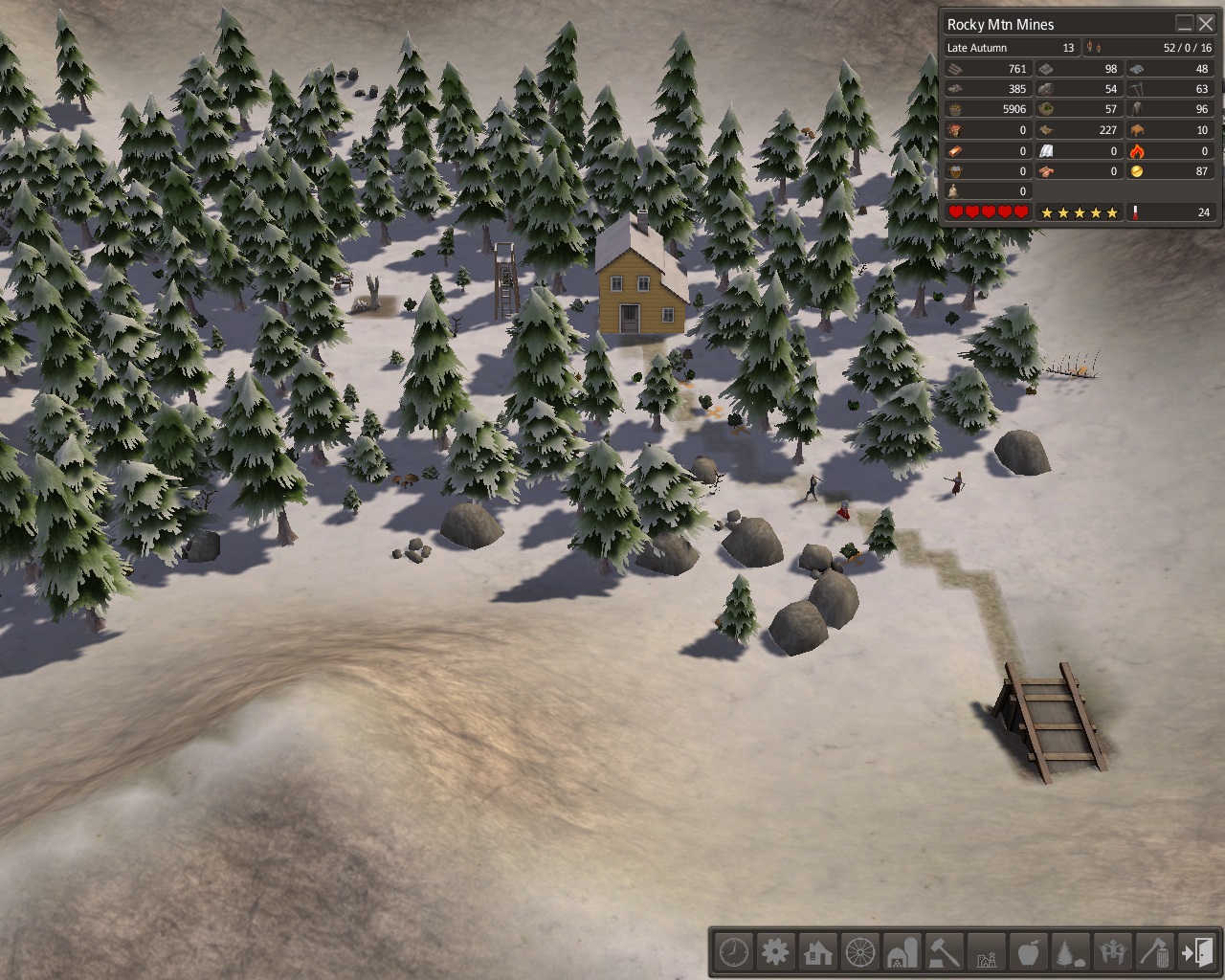Select the hammer and anvil toolbar button
Image resolution: width=1225 pixels, height=980 pixels.
(x=945, y=952)
